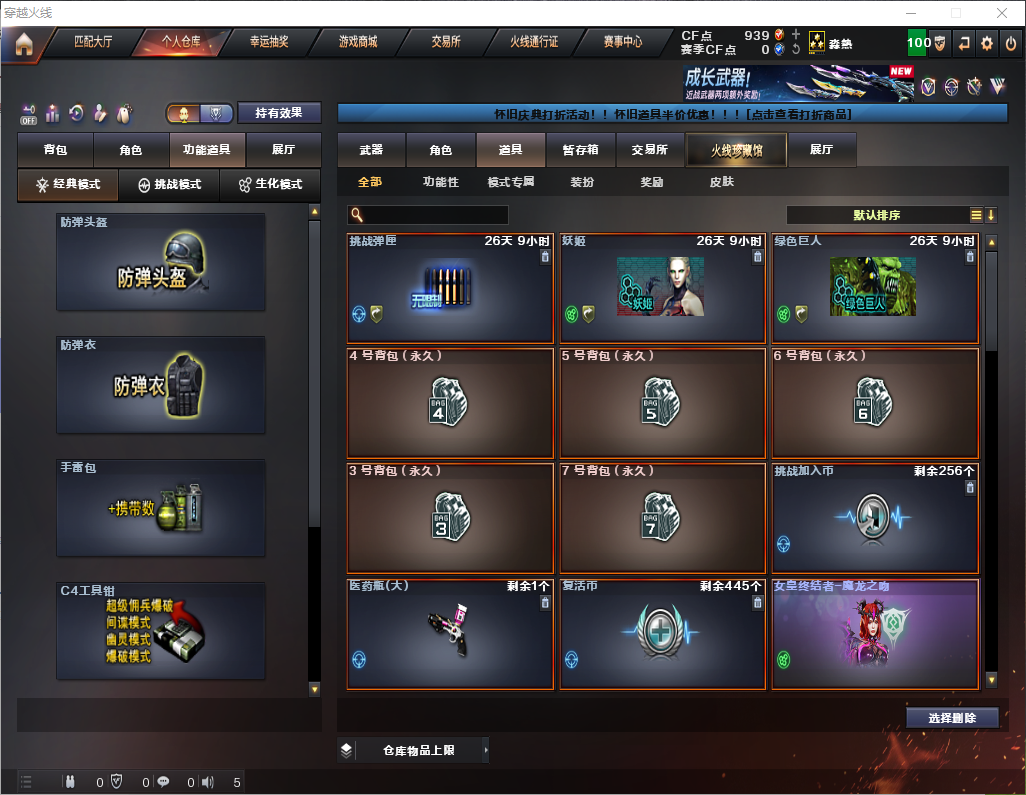Go to the 匹配大厅 lobby tab
This screenshot has height=795, width=1026.
click(x=93, y=43)
